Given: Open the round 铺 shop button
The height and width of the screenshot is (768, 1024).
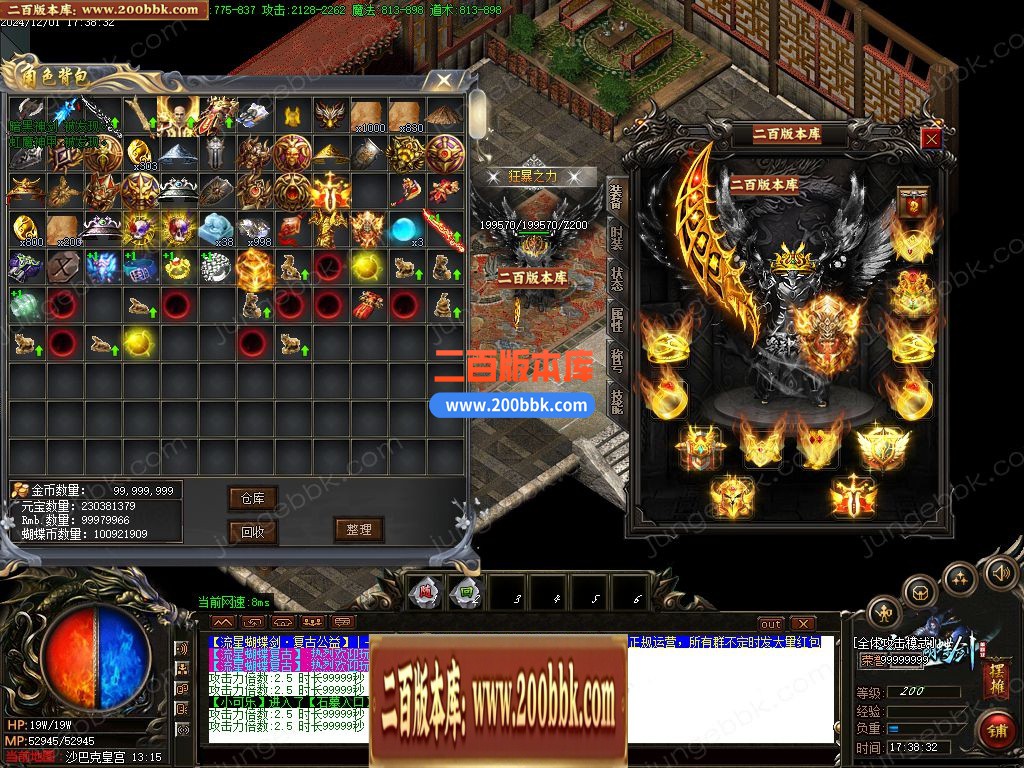Looking at the screenshot, I should click(996, 728).
